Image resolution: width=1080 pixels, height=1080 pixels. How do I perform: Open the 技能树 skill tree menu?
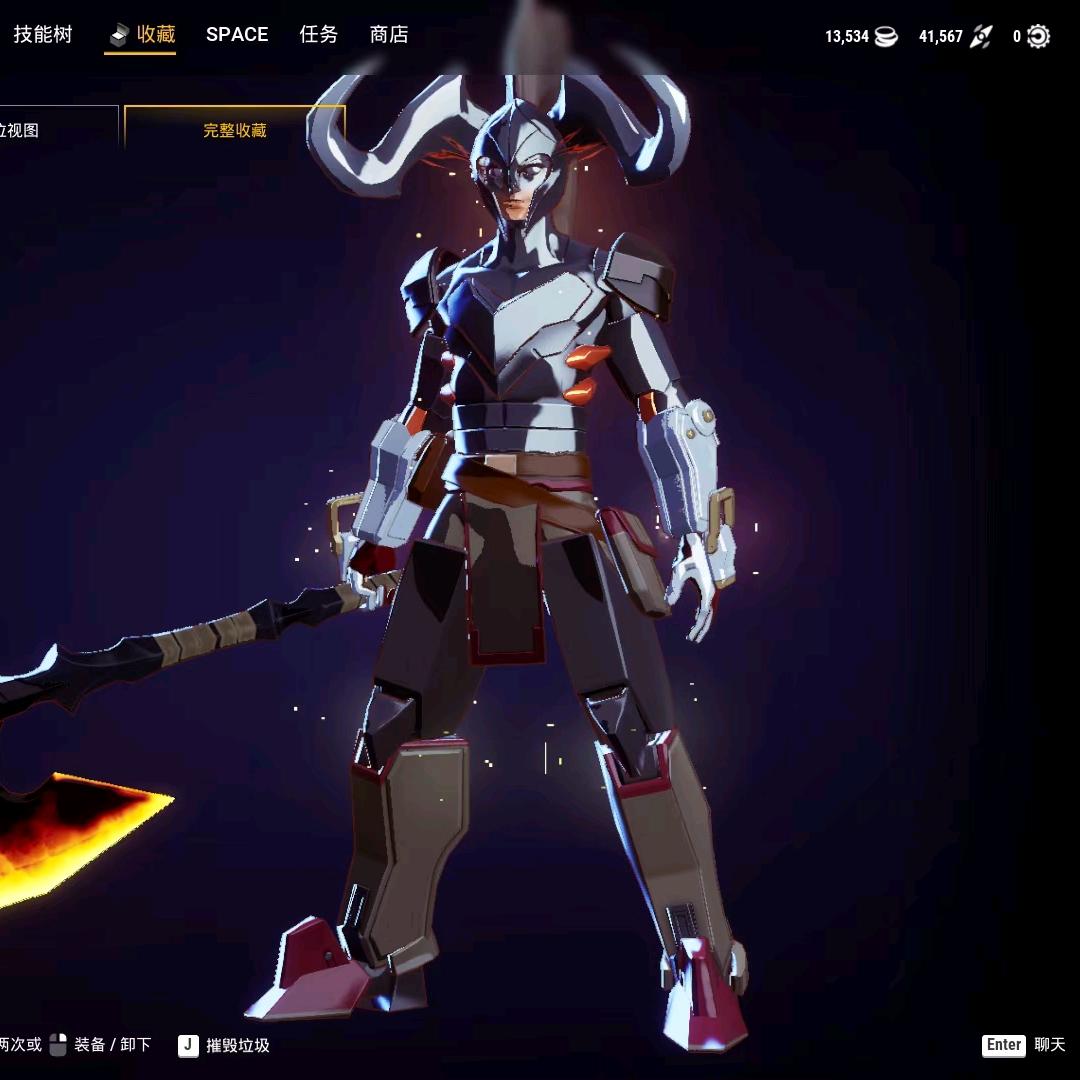(42, 35)
